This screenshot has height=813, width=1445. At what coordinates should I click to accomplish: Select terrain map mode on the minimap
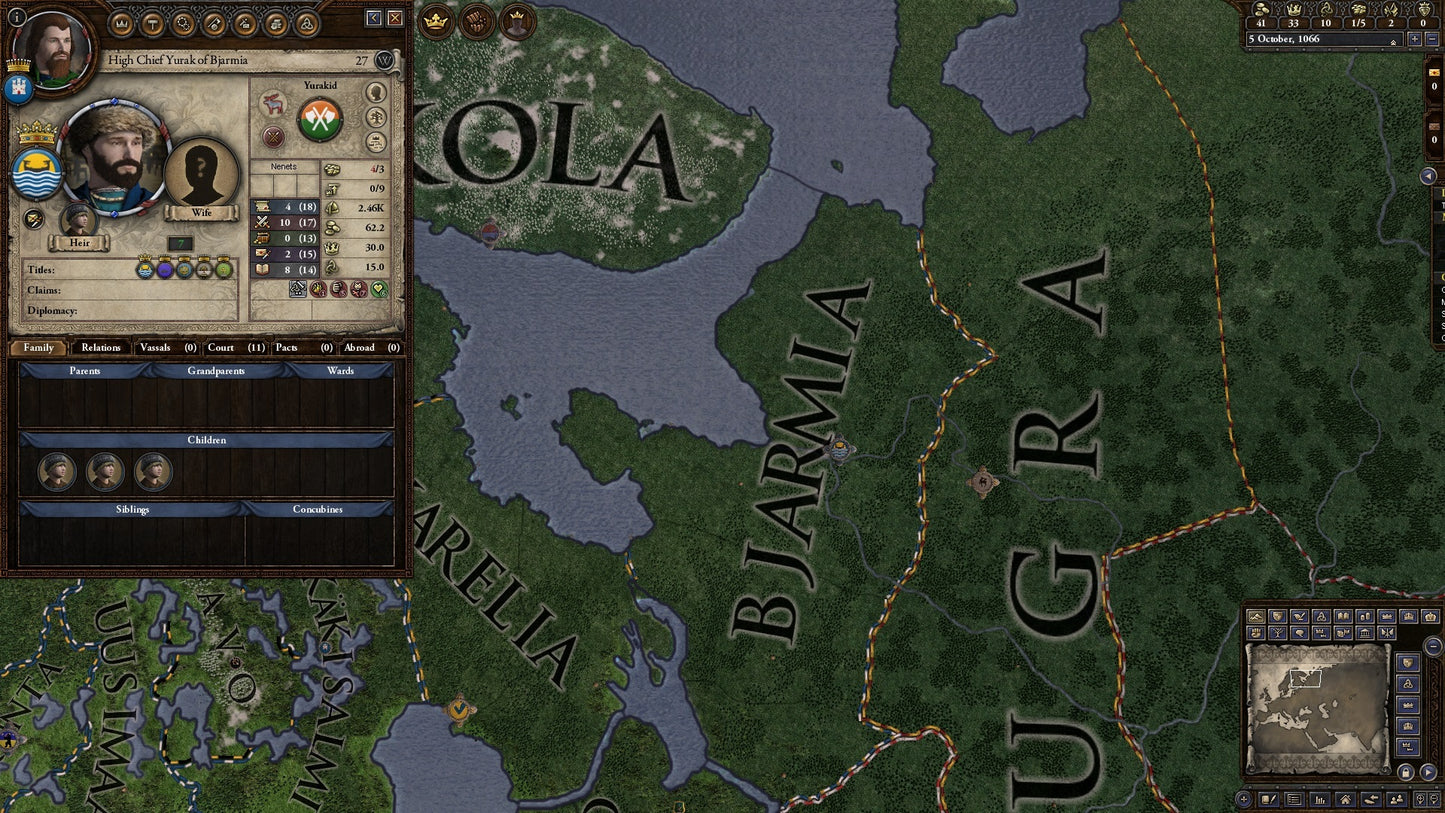click(1255, 615)
